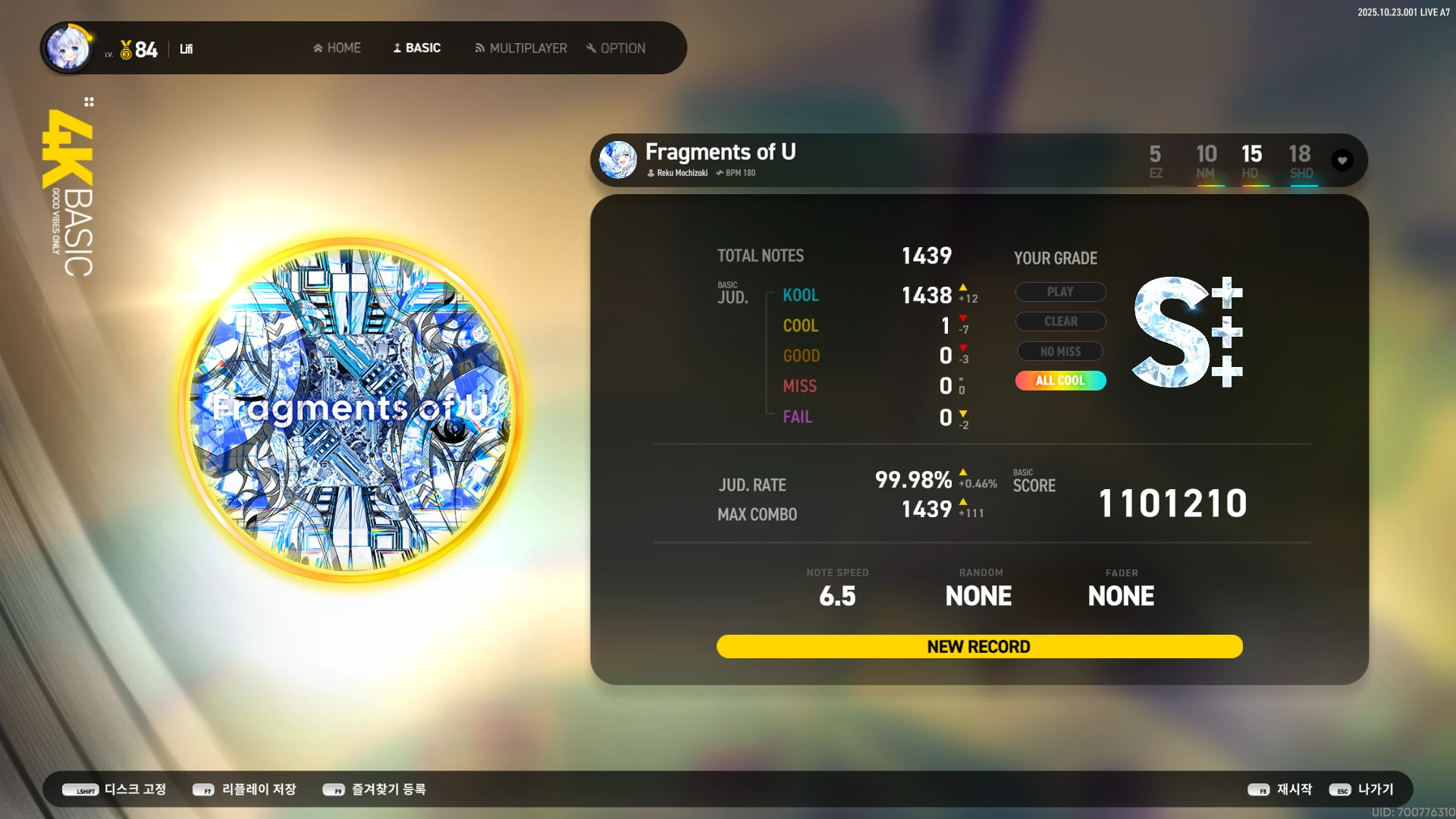Click the NEW RECORD banner
This screenshot has width=1456, height=819.
point(979,647)
